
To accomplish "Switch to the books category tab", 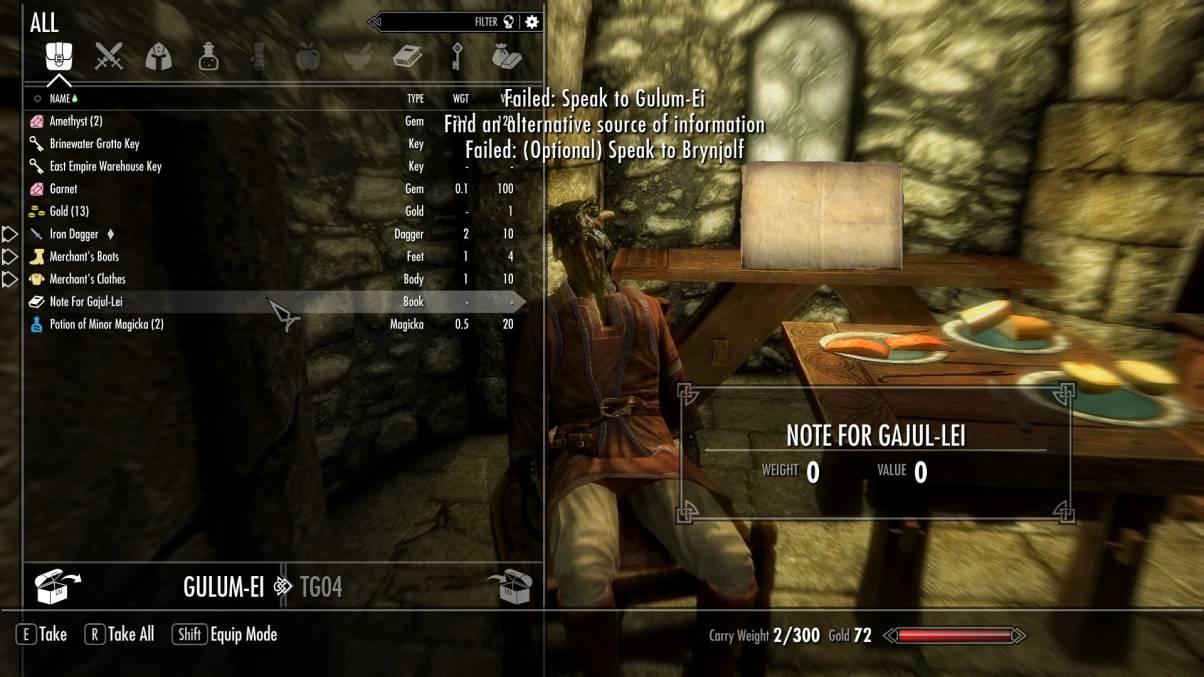I will pos(407,56).
